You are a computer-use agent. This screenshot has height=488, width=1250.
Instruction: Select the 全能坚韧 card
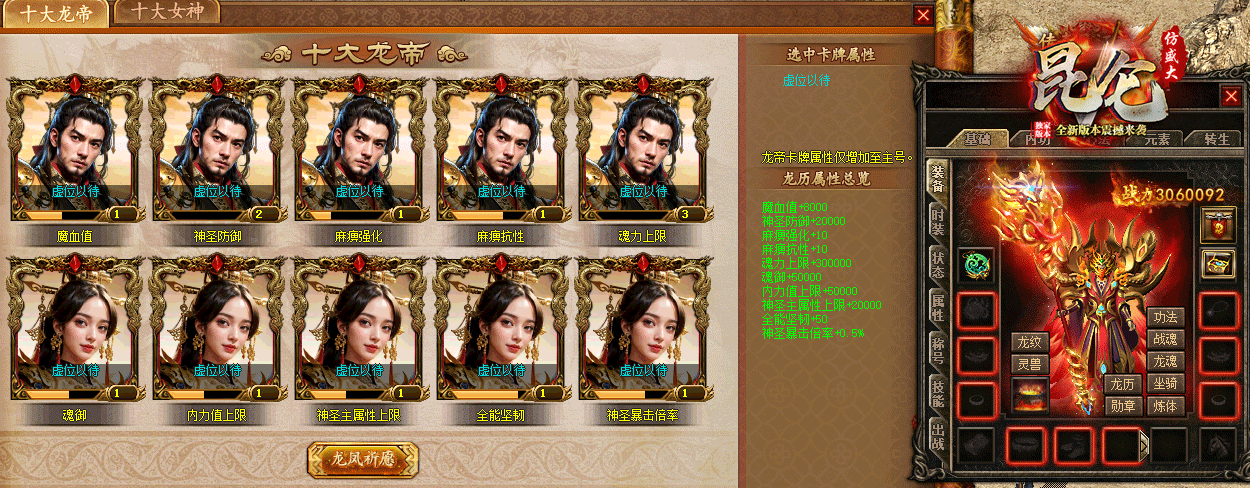coord(501,330)
